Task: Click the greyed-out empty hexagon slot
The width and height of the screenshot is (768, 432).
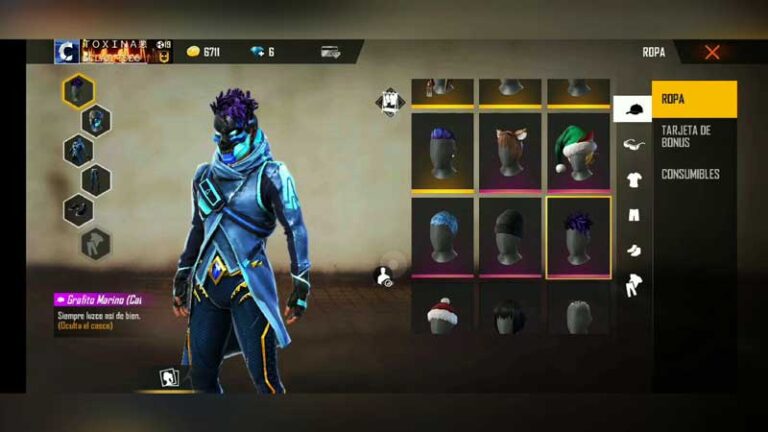Action: (96, 242)
